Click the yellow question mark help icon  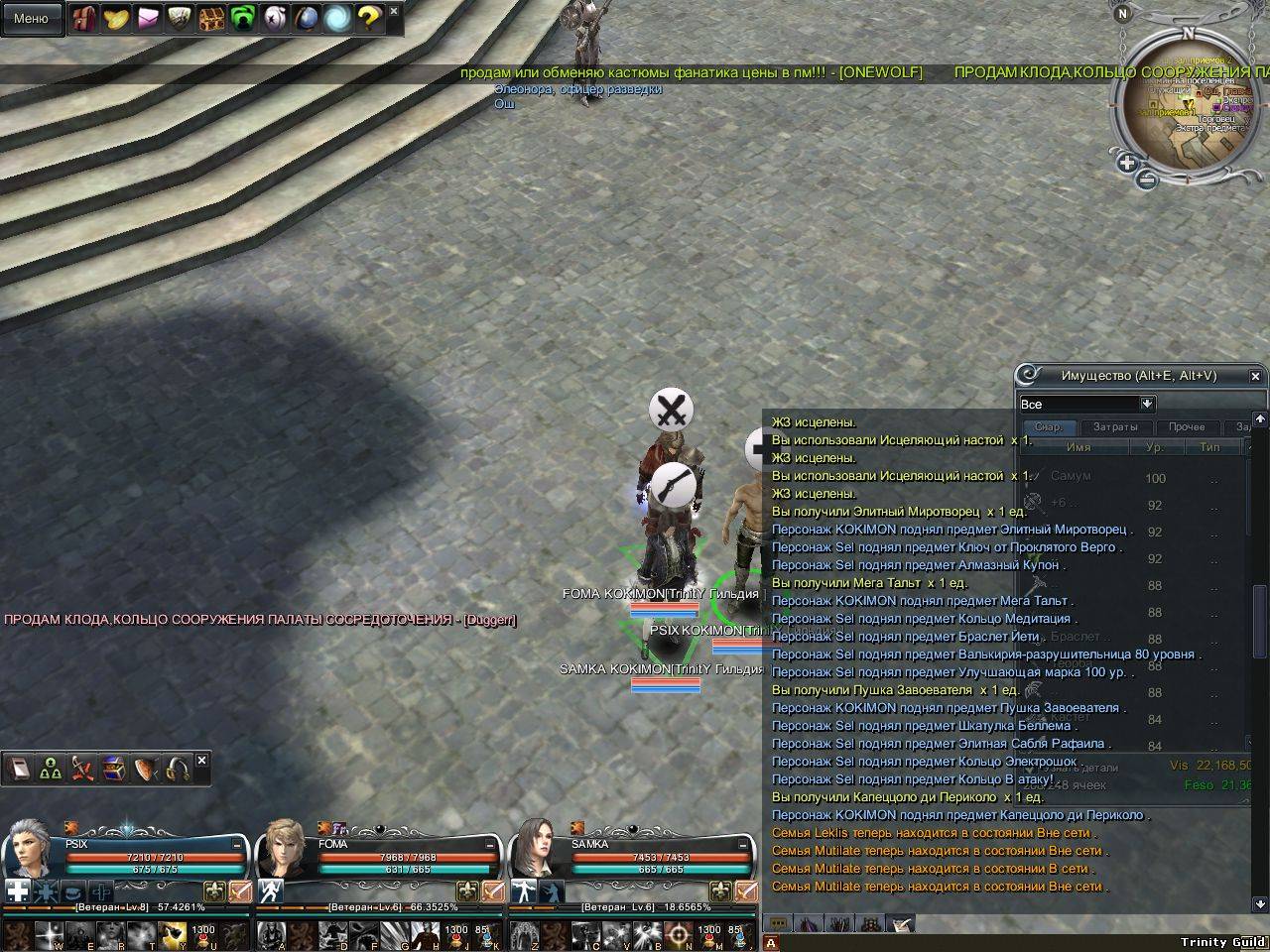(x=369, y=18)
